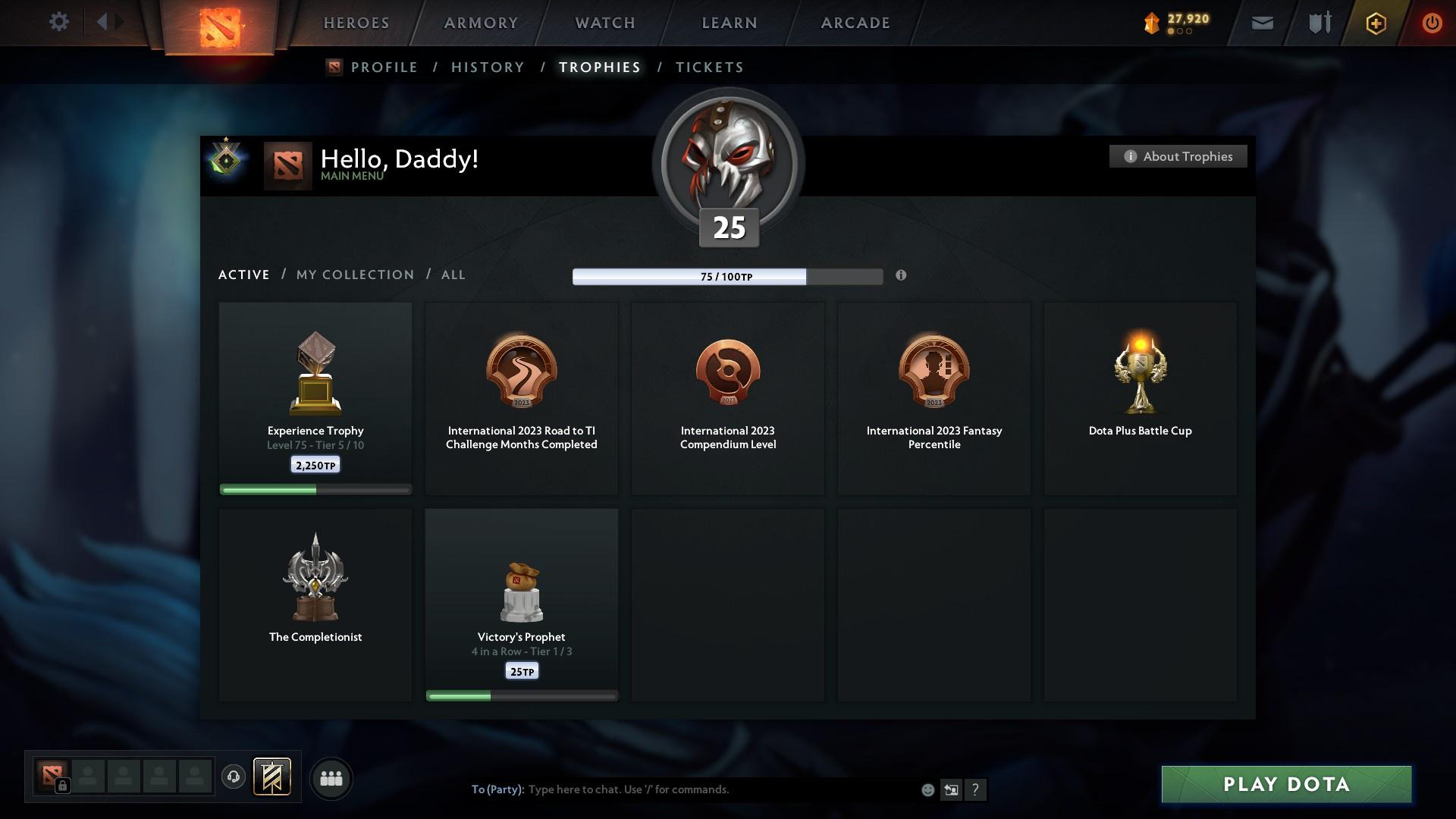The height and width of the screenshot is (819, 1456).
Task: Open the Heroes menu
Action: point(356,23)
